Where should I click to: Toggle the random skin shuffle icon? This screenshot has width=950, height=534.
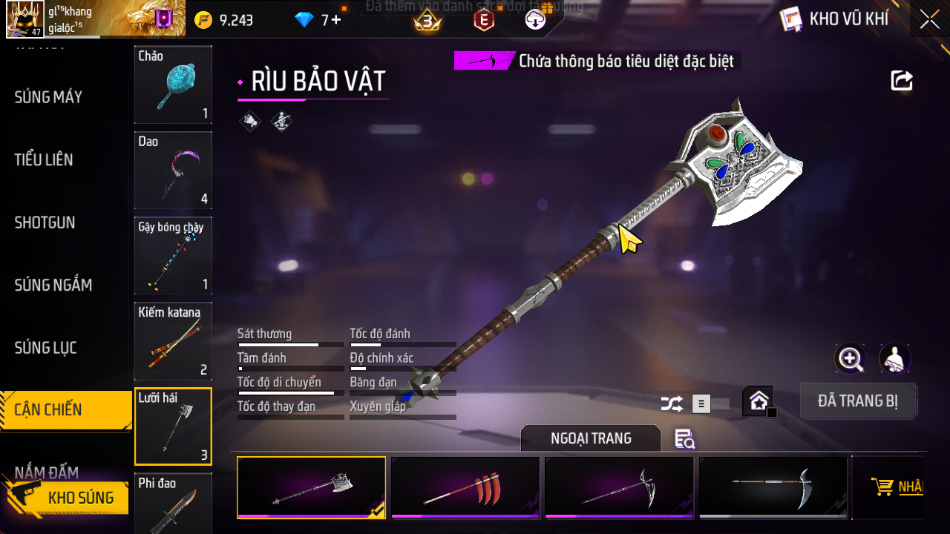(x=672, y=404)
